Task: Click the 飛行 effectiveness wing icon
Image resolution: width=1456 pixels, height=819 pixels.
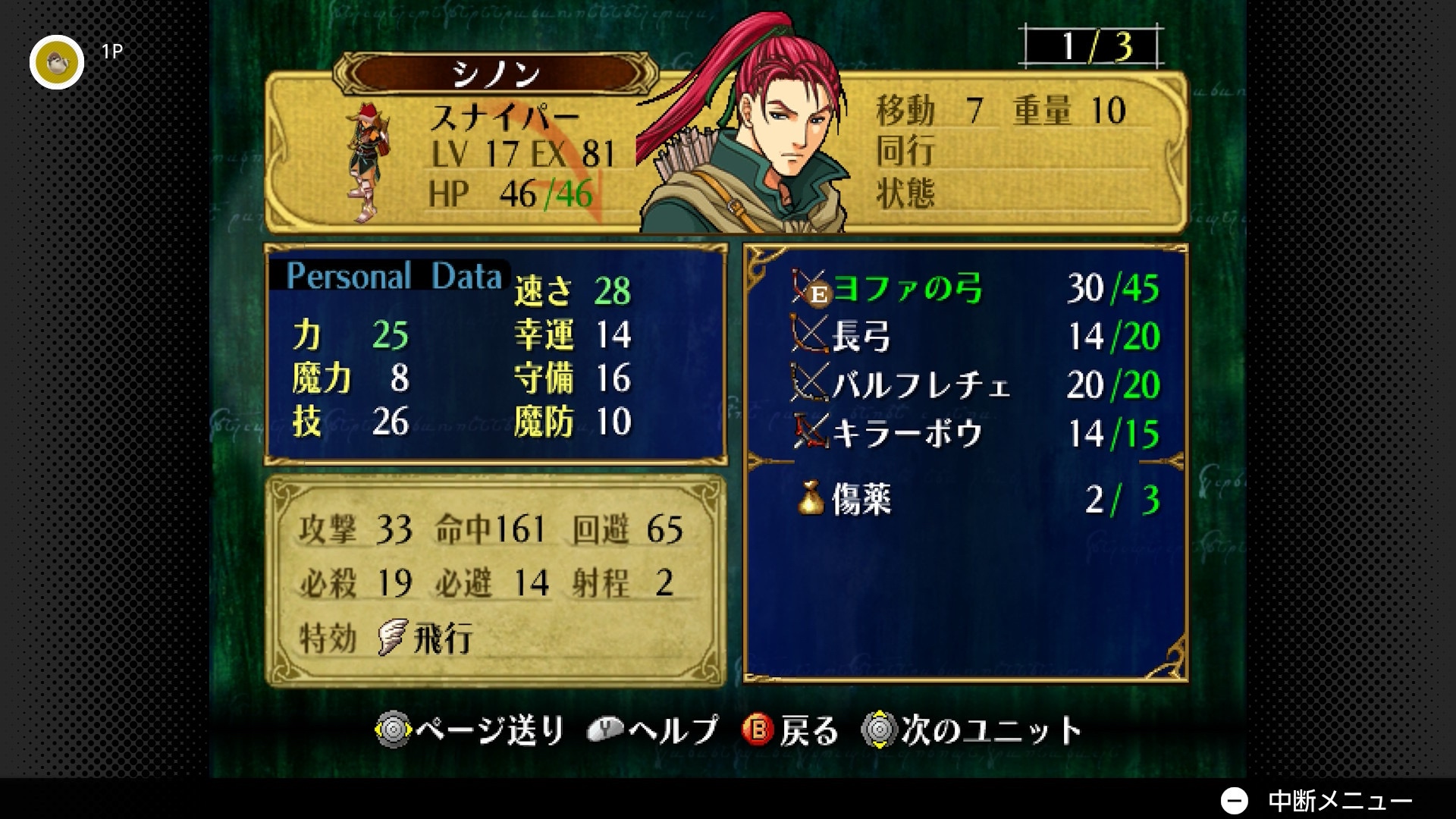Action: 393,637
